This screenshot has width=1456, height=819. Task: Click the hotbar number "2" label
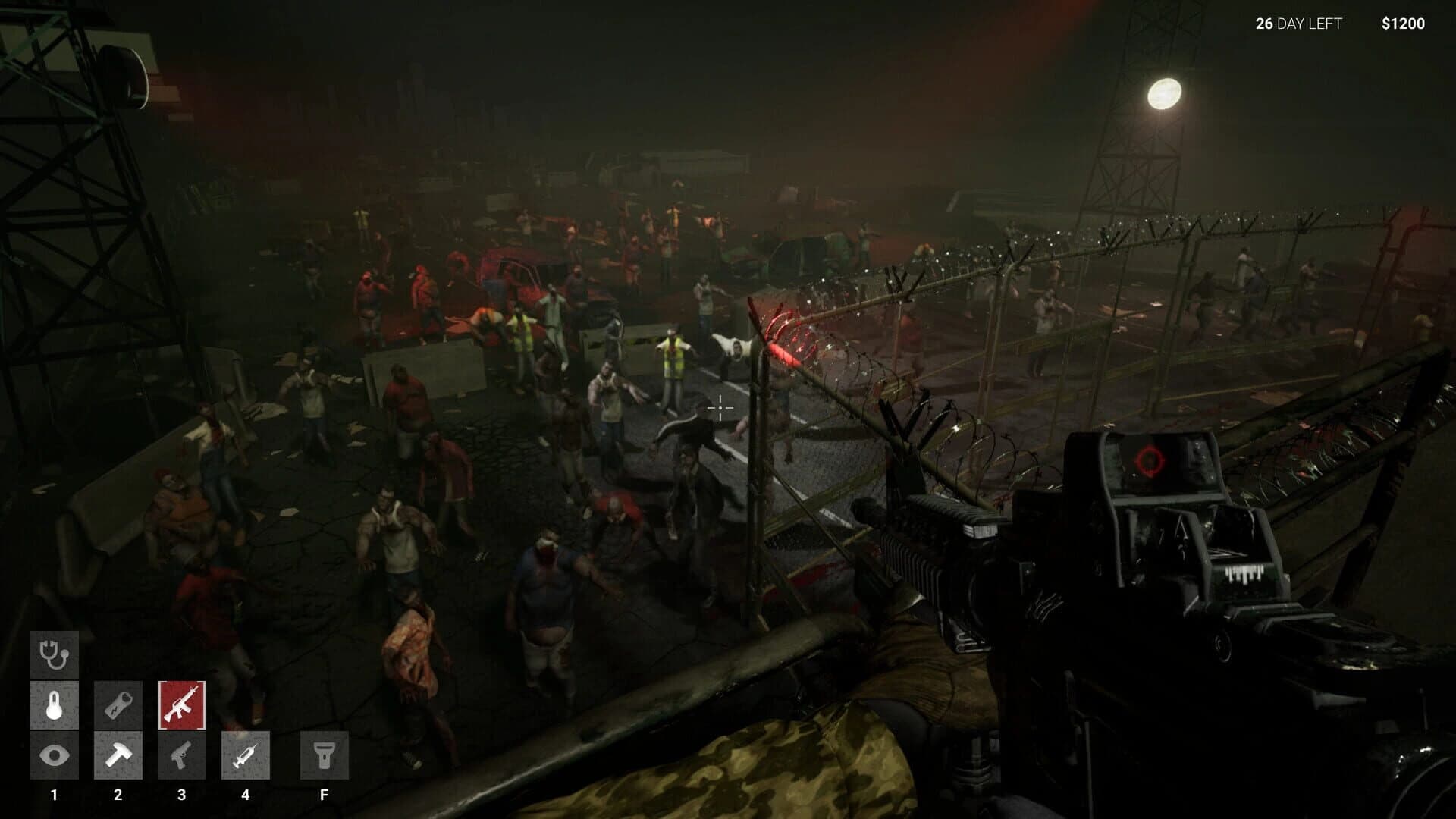click(x=118, y=795)
